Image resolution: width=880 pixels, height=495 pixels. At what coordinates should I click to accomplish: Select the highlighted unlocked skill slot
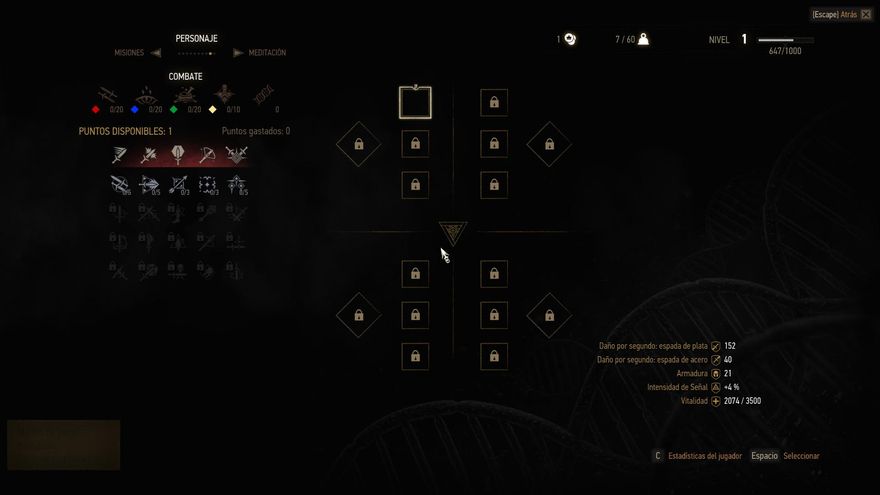point(415,102)
